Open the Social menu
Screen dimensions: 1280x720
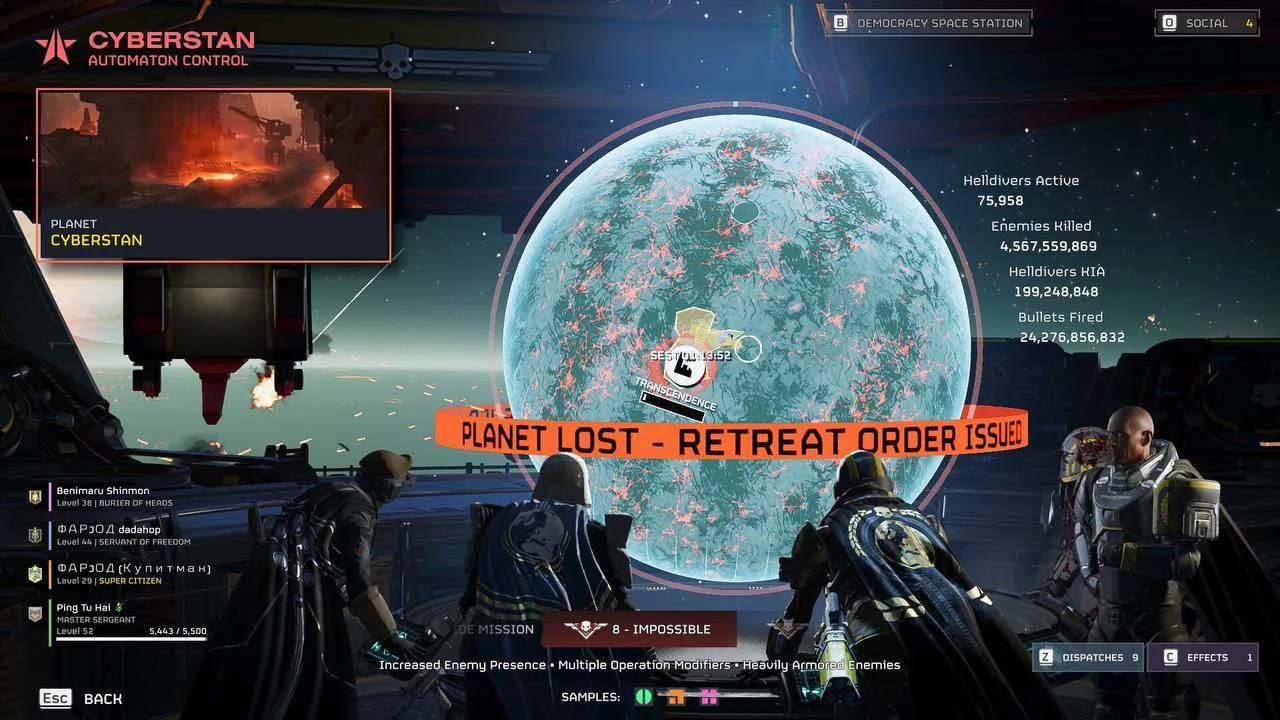tap(1207, 23)
